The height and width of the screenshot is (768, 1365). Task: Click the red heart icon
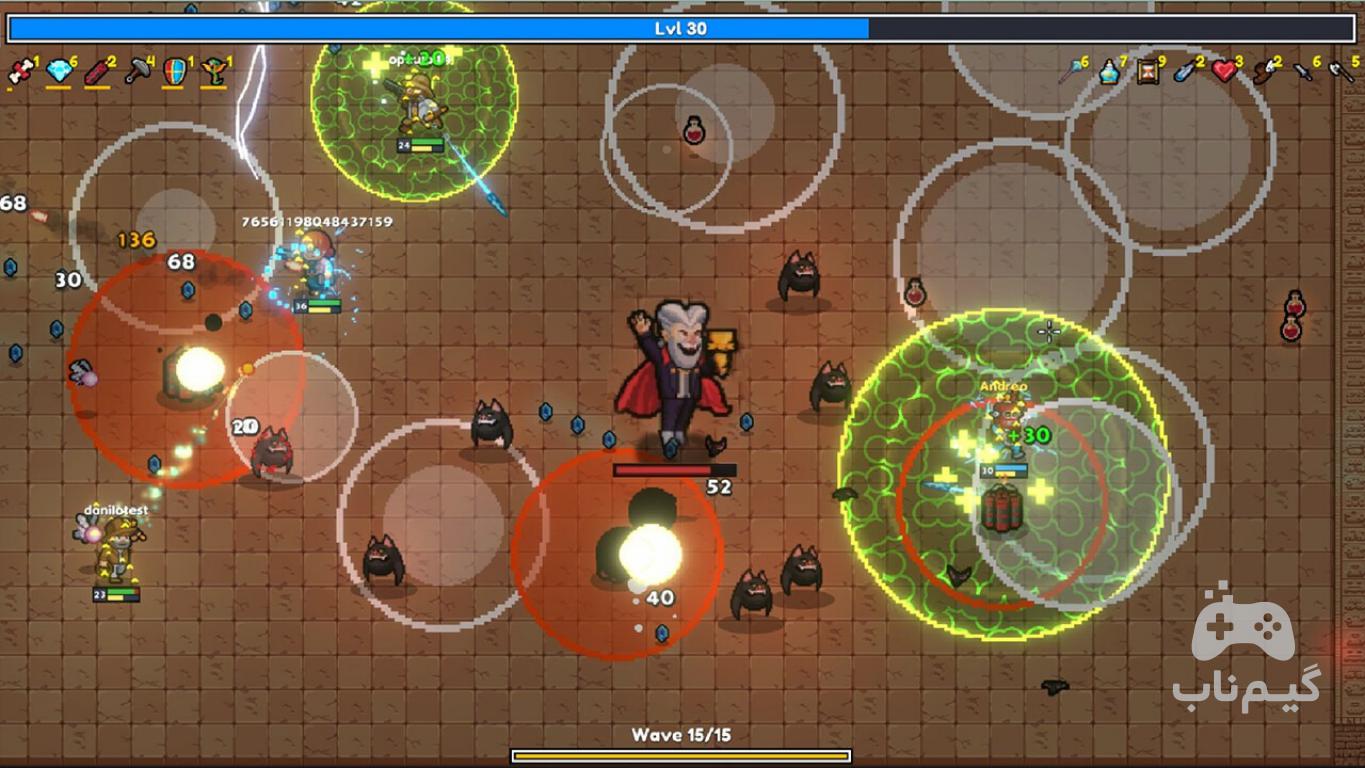coord(1224,71)
